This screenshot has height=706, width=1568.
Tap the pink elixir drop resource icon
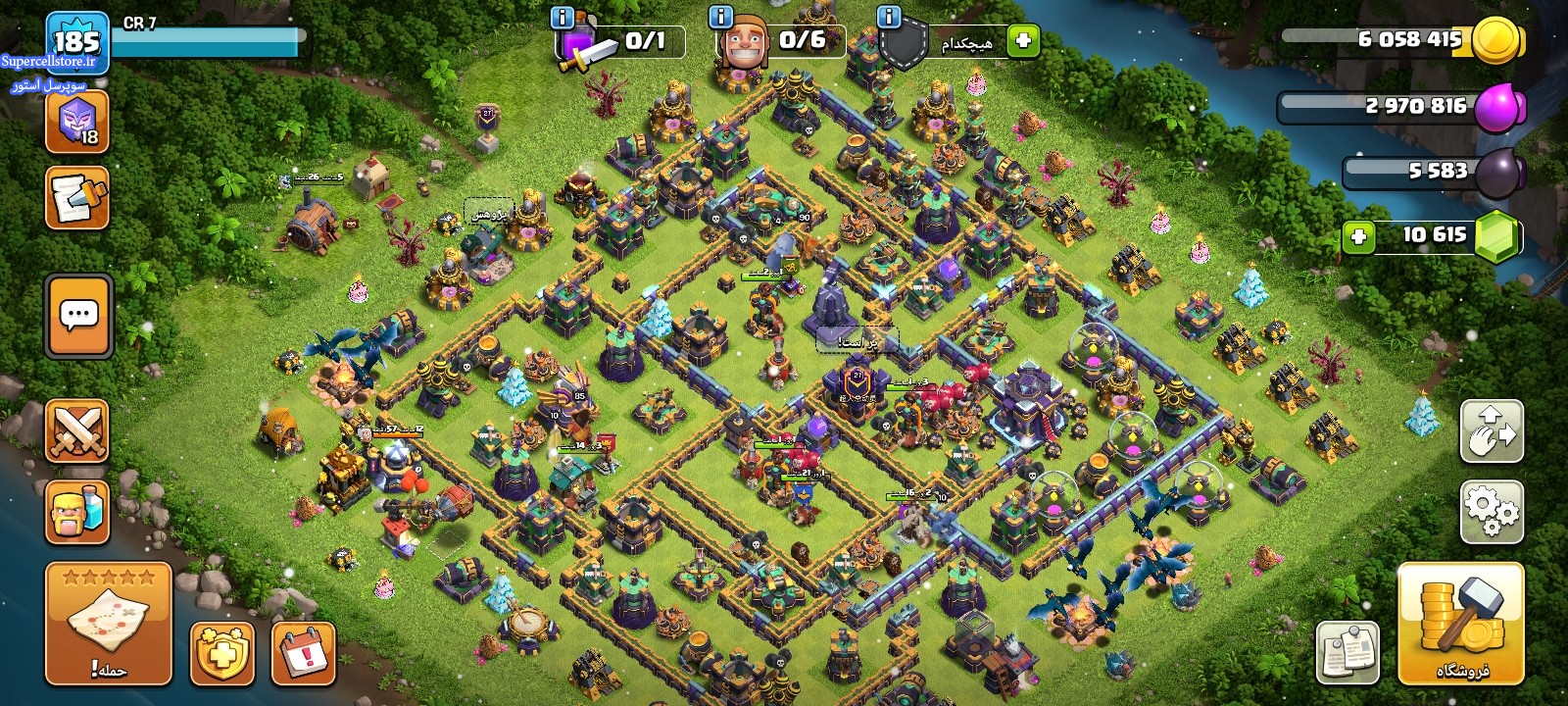pyautogui.click(x=1498, y=106)
